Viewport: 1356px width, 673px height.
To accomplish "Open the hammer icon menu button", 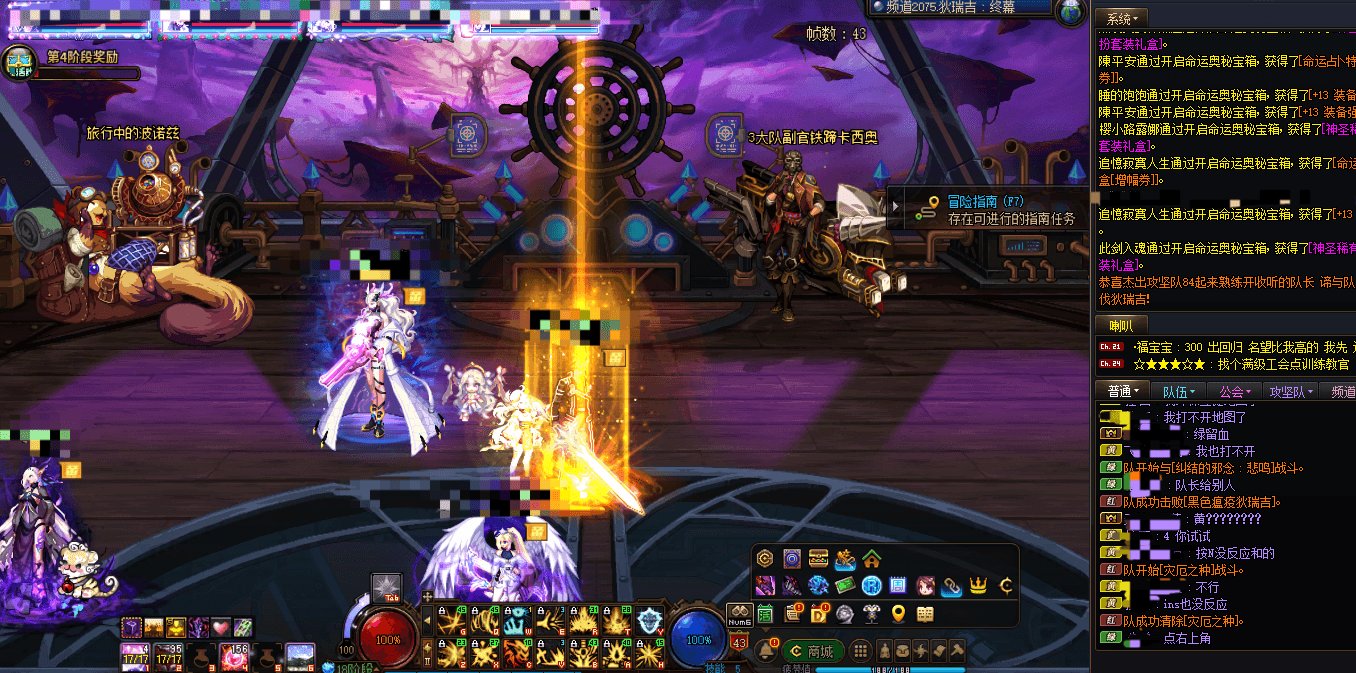I will coord(957,651).
